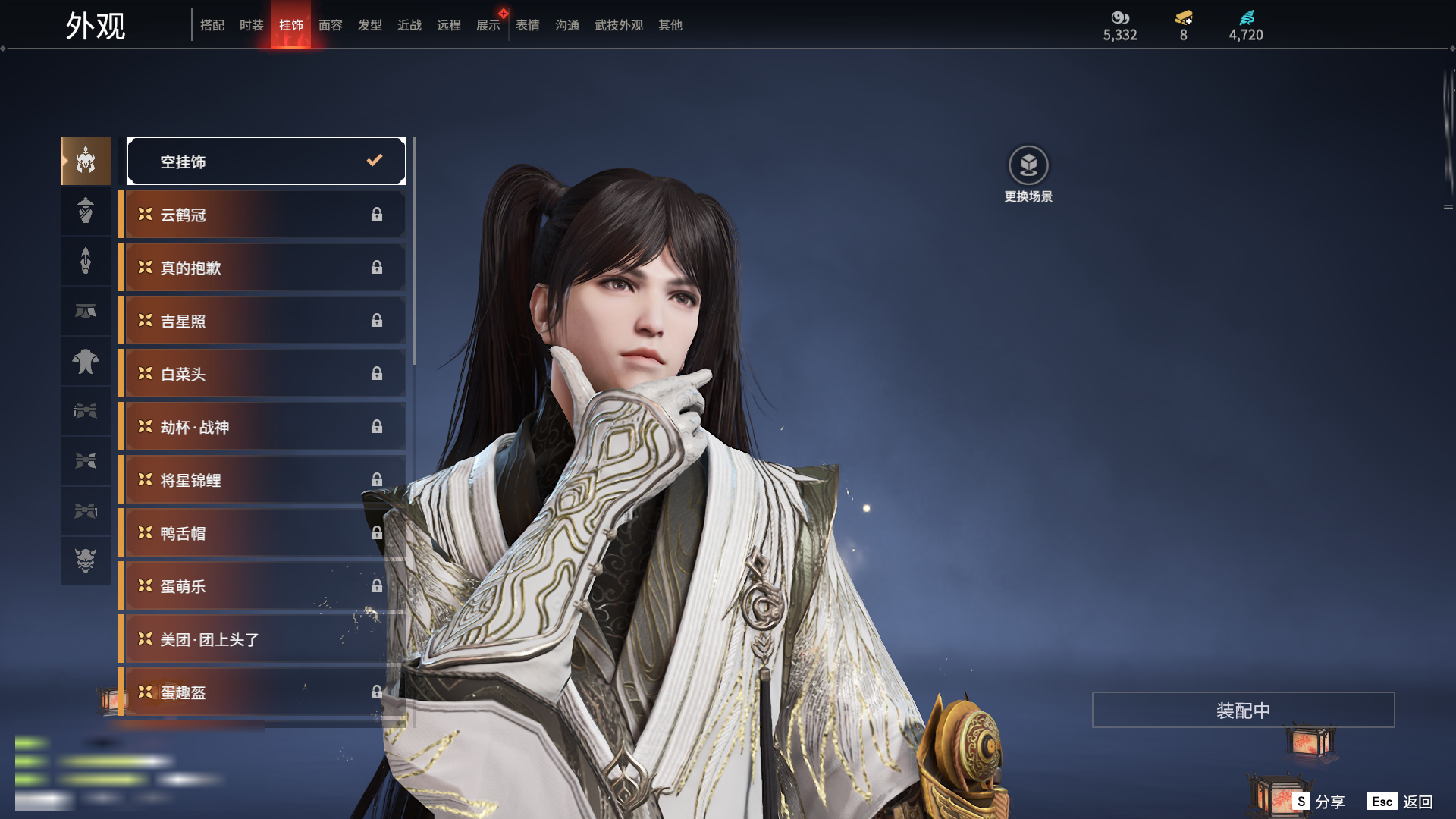1456x819 pixels.
Task: Select the 劫杯·战神 accessory
Action: pos(262,427)
